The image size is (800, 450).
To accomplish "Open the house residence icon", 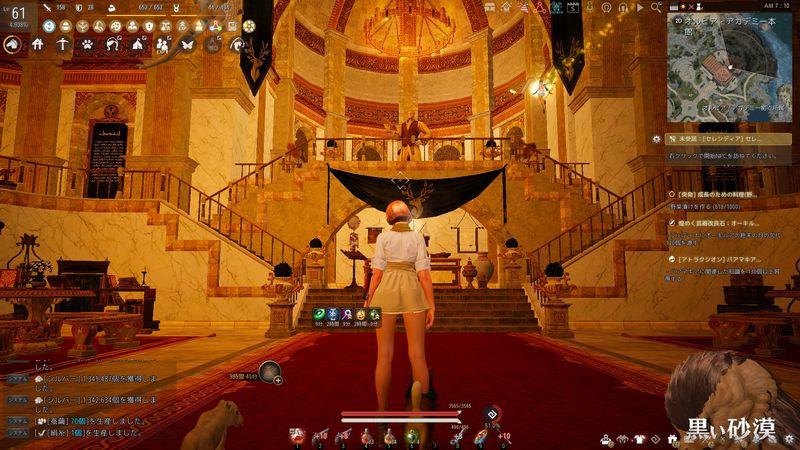I will click(38, 44).
